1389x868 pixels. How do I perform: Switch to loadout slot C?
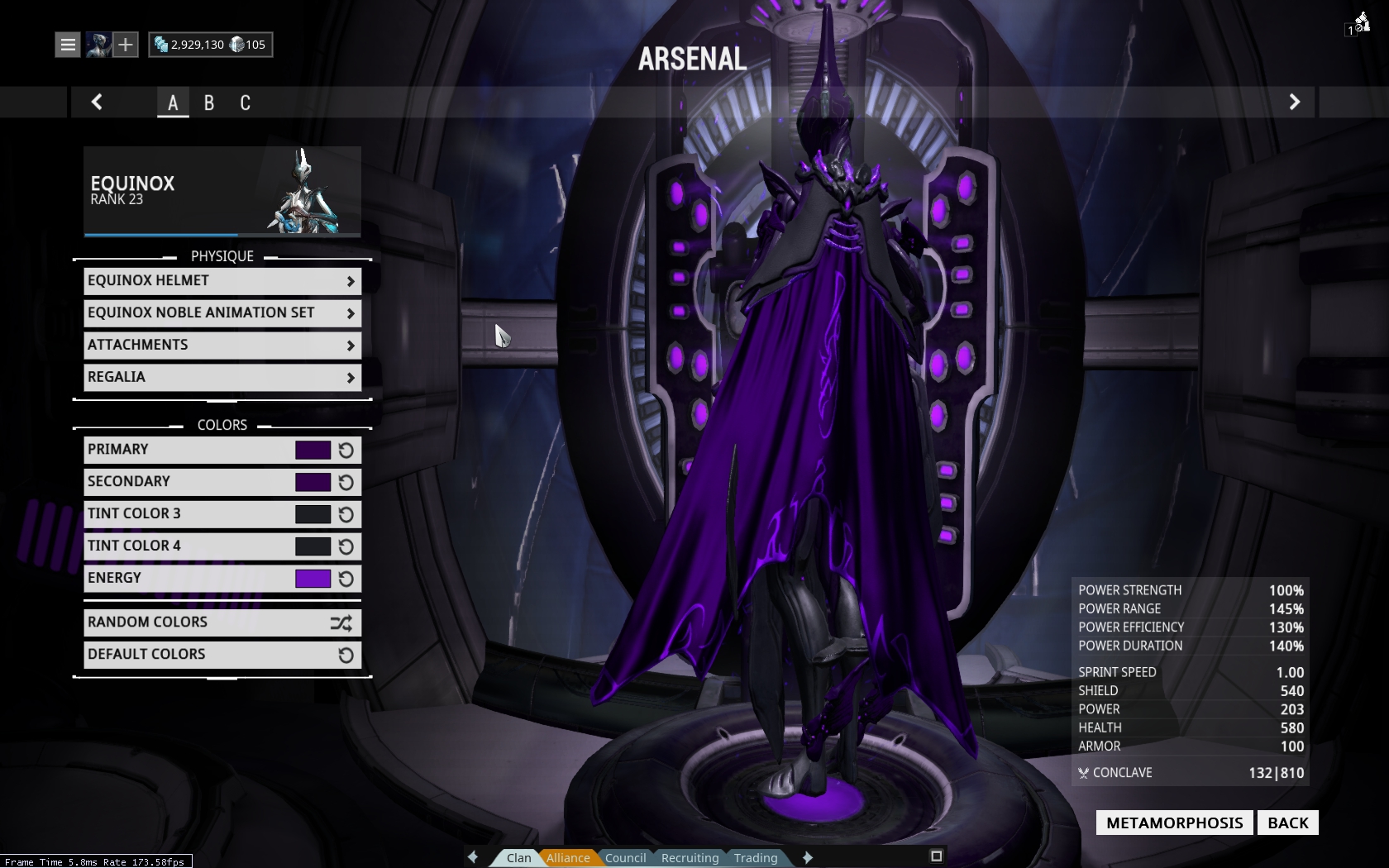point(245,103)
